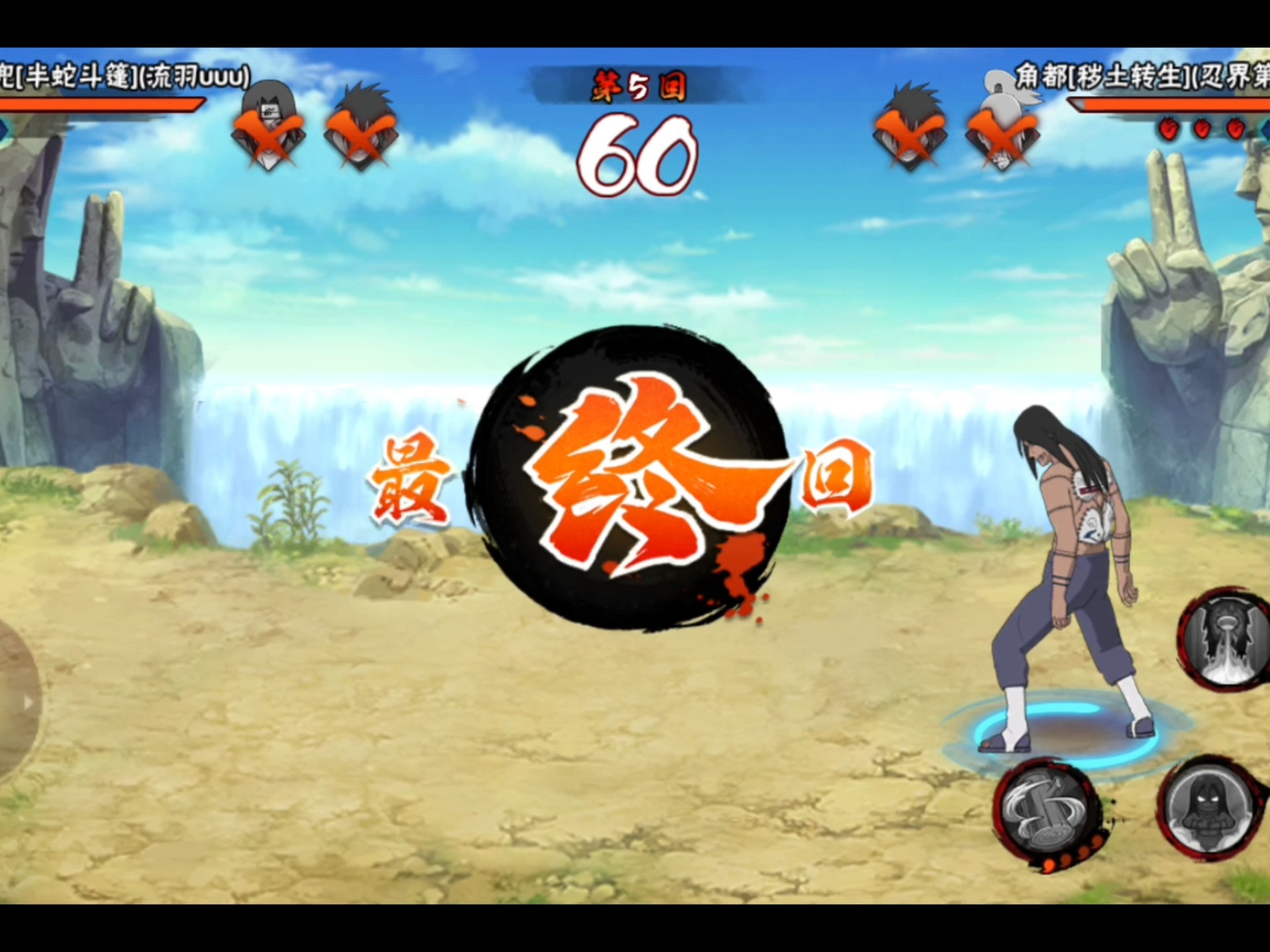1270x952 pixels.
Task: Tap the virtual joystick arrow on the left
Action: [28, 703]
